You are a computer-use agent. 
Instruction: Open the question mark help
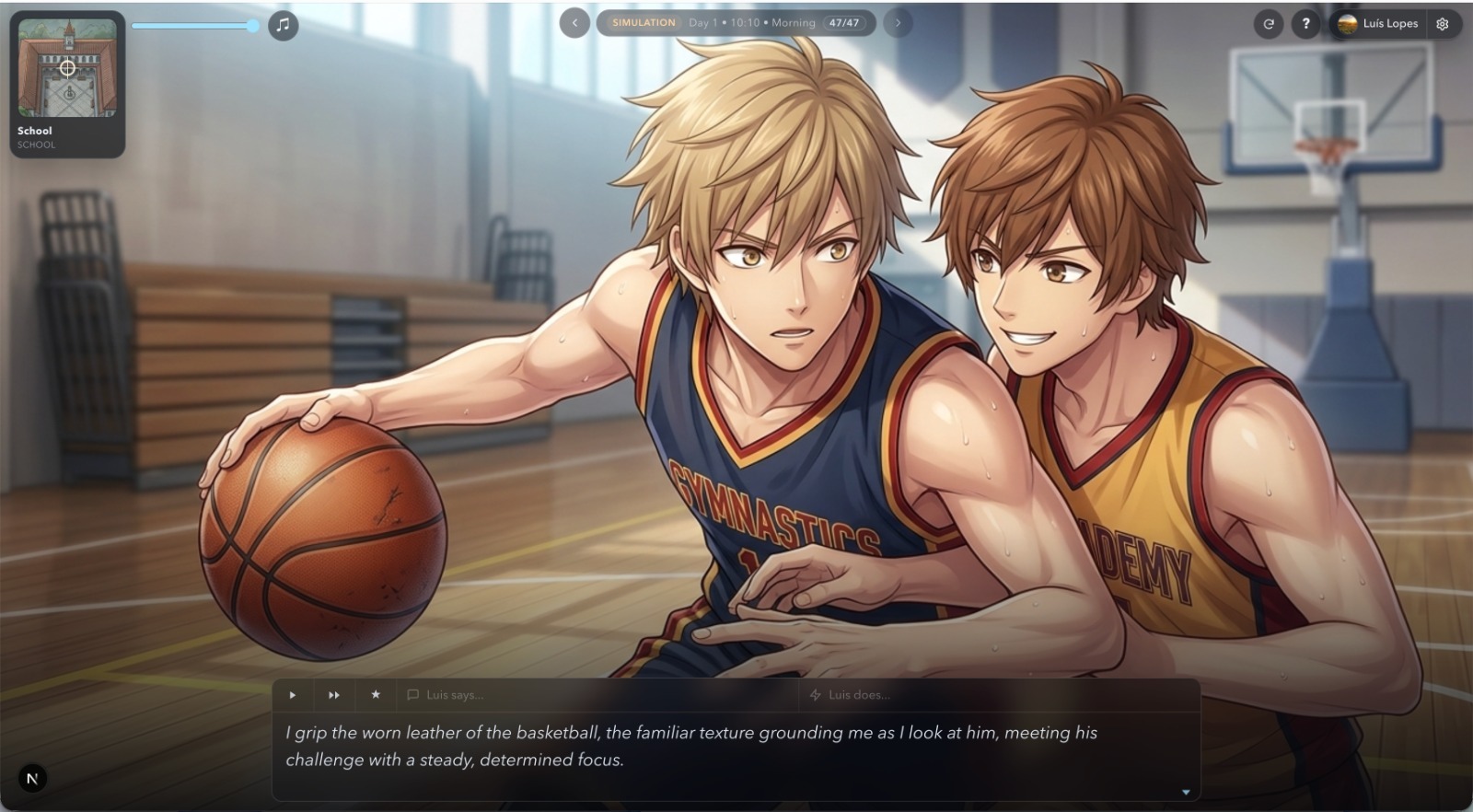coord(1305,24)
